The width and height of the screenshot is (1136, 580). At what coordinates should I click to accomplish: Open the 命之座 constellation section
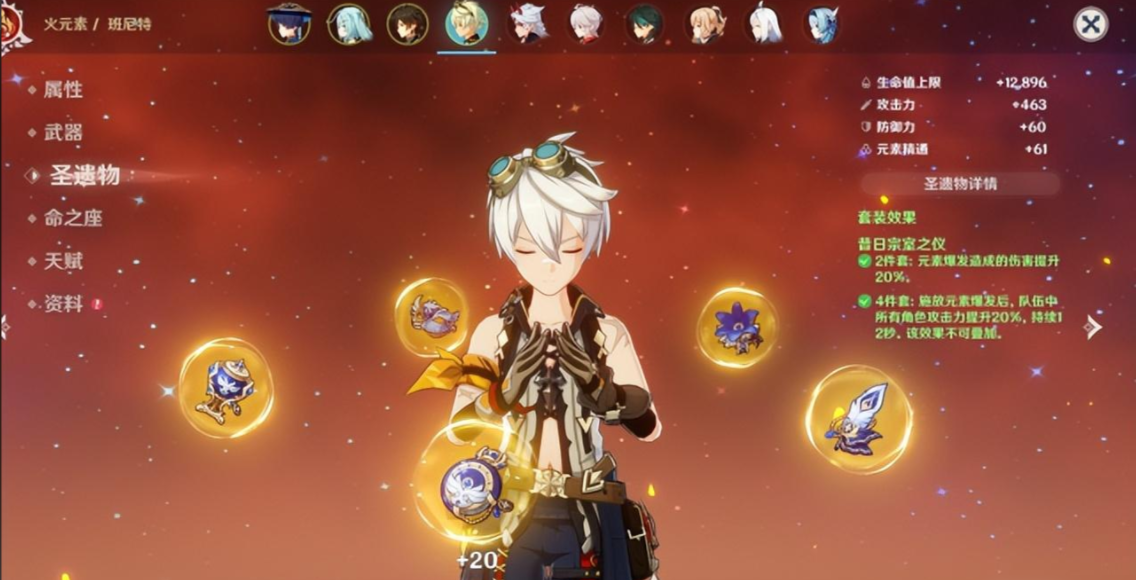[72, 218]
